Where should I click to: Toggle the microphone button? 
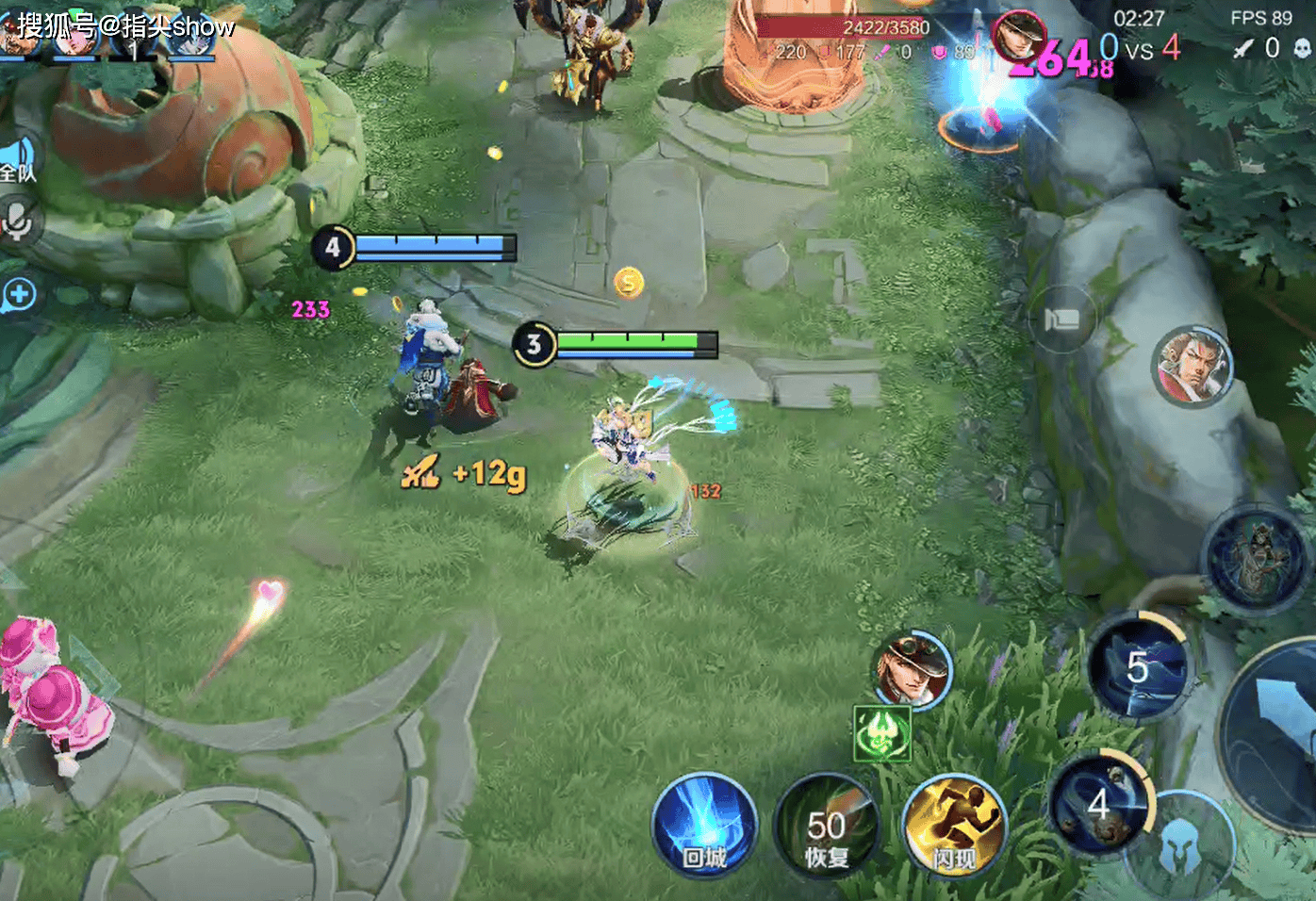[x=17, y=222]
